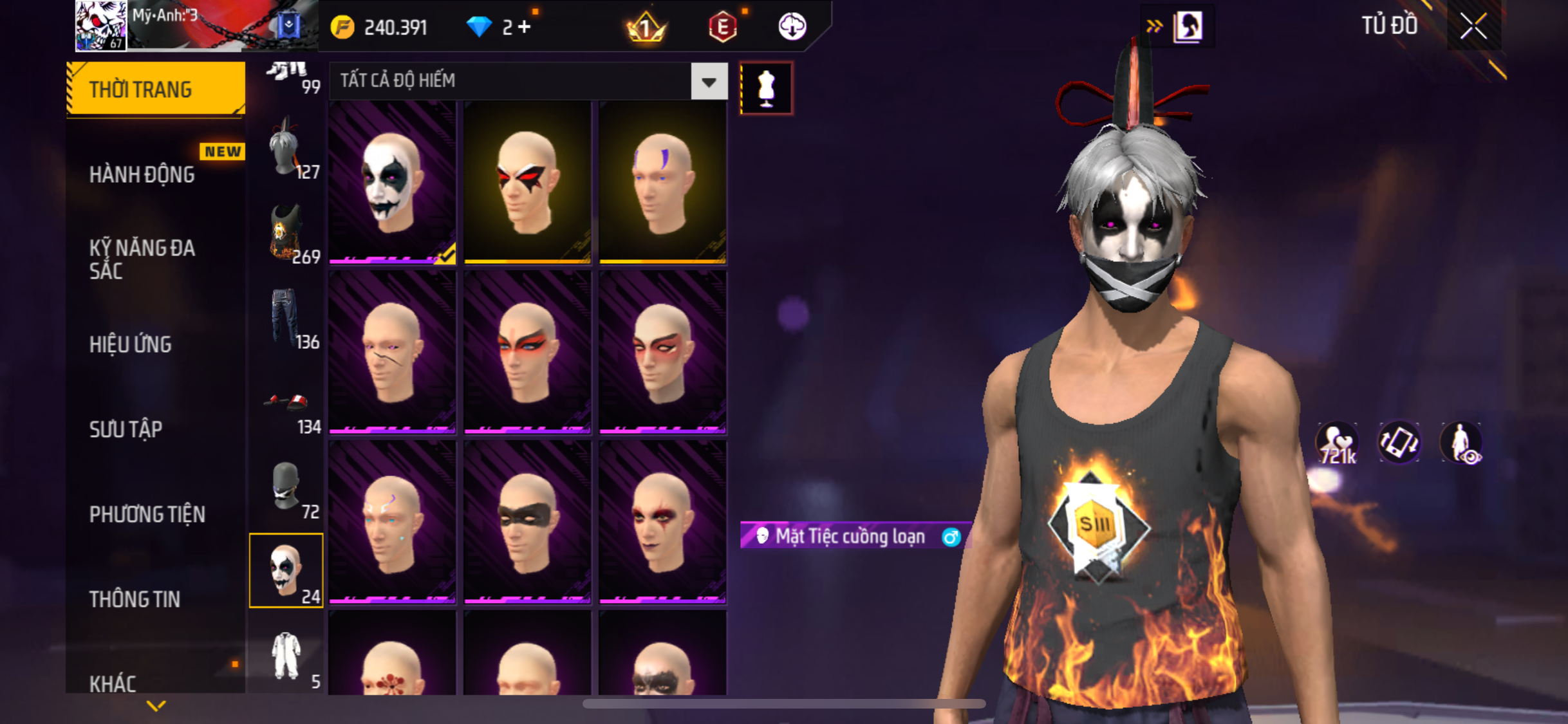This screenshot has height=724, width=1568.
Task: Tap the rotate phone view icon
Action: (1399, 443)
